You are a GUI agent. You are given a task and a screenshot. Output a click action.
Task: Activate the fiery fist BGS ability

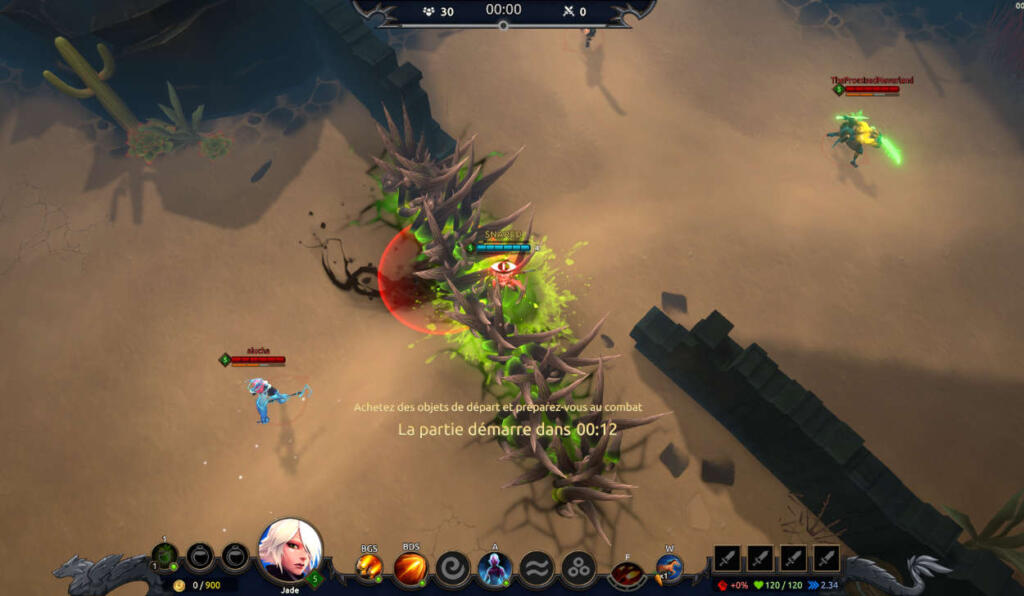pos(369,568)
